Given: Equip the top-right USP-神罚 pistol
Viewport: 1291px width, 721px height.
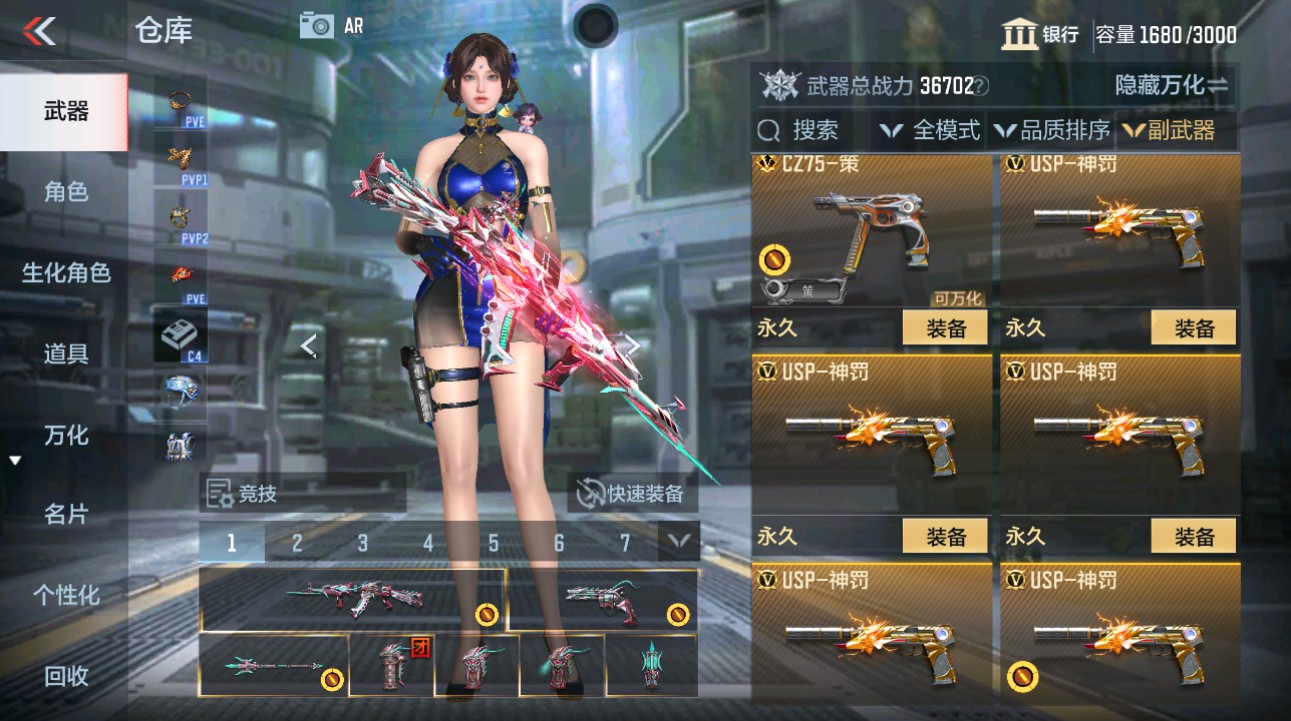Looking at the screenshot, I should [x=1192, y=327].
